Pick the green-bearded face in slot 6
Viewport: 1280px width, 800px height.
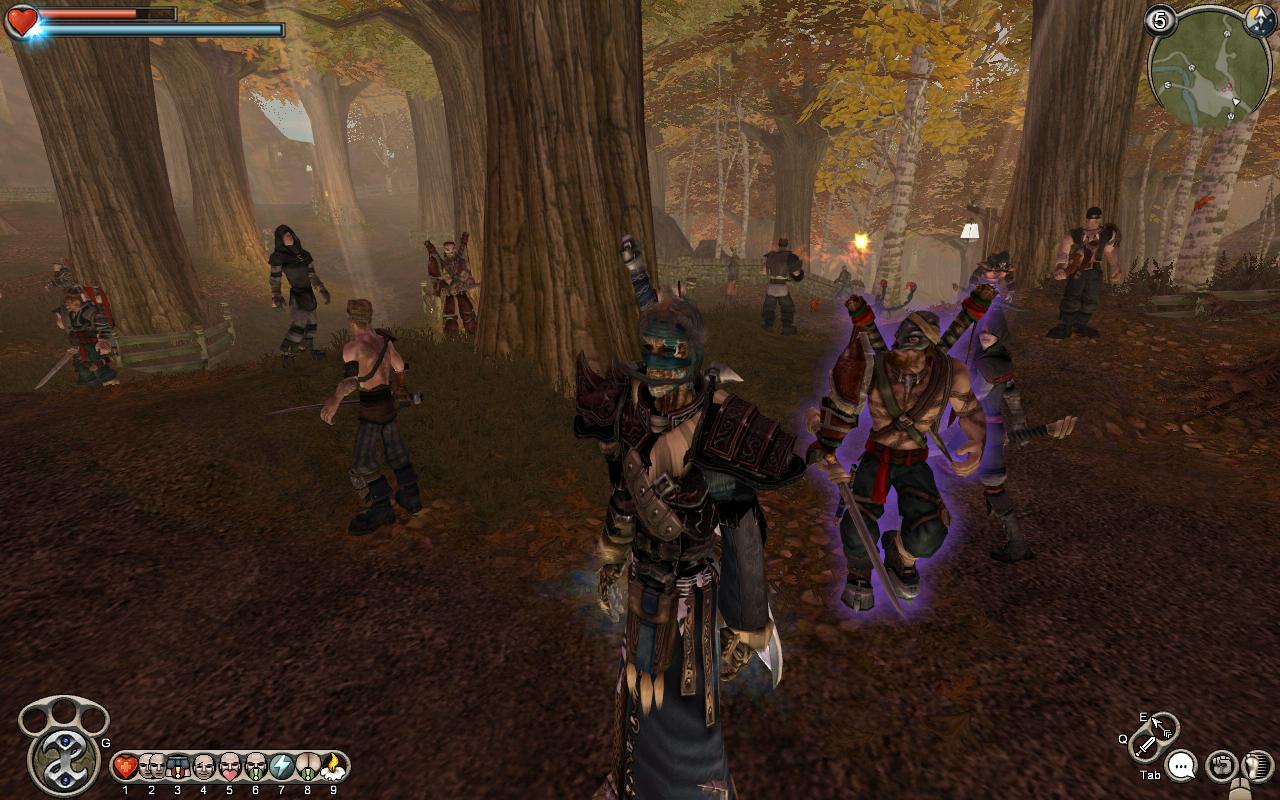point(255,767)
